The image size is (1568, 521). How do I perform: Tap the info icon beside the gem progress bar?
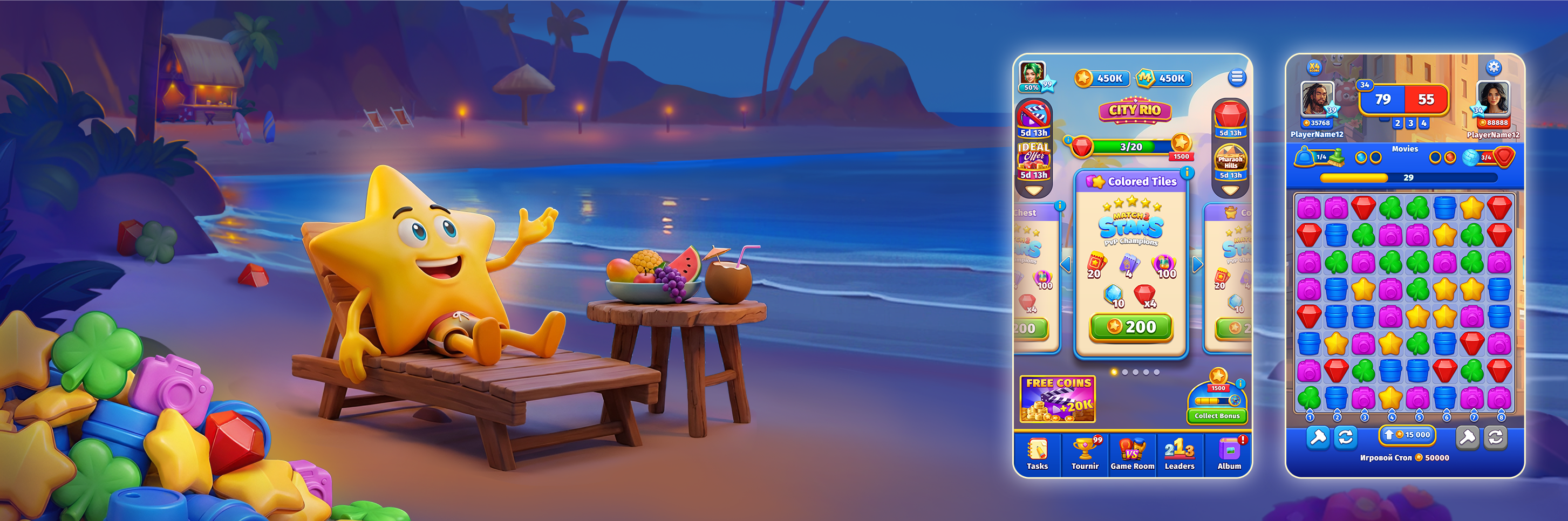[x=1069, y=139]
